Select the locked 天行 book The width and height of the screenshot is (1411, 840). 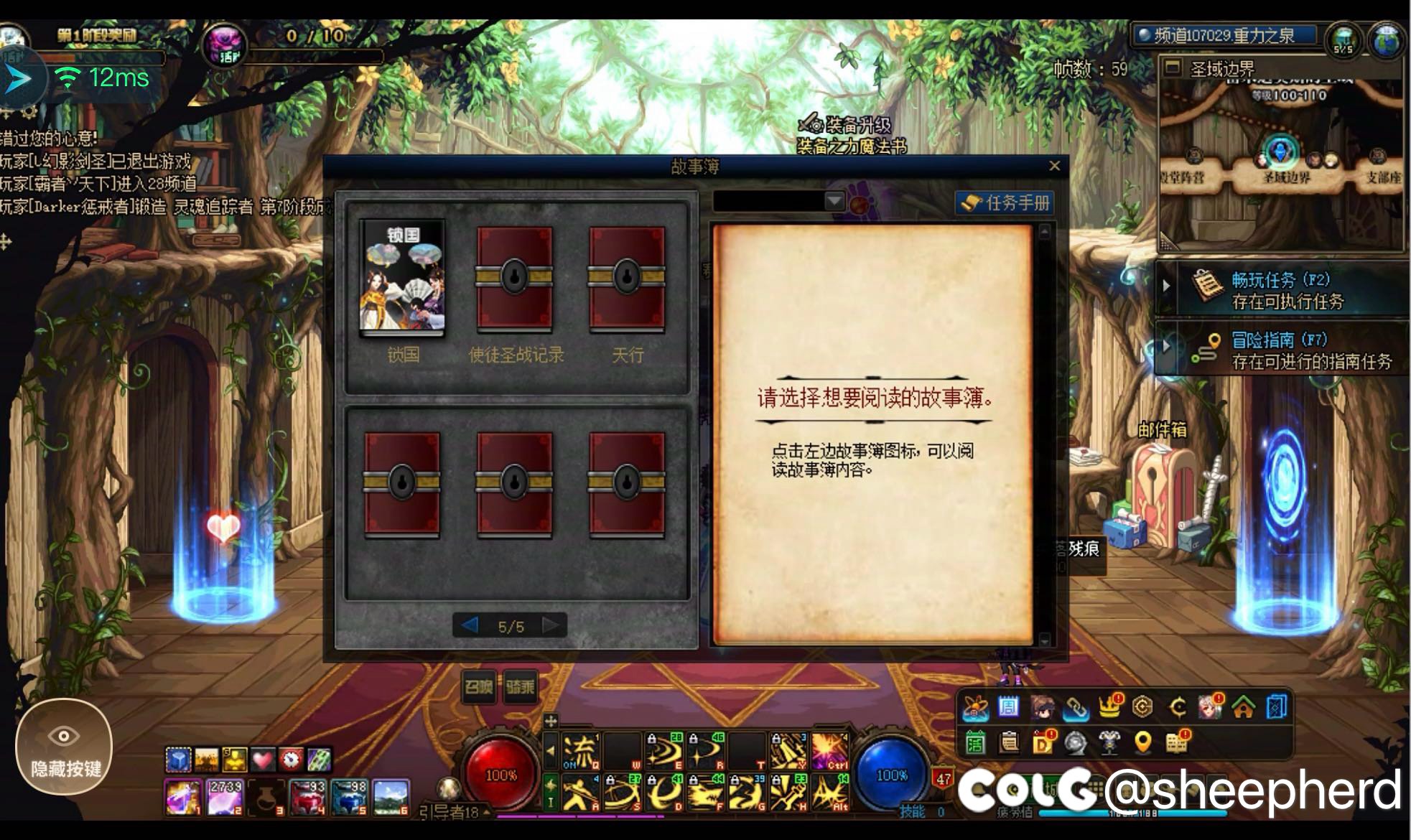[x=627, y=279]
